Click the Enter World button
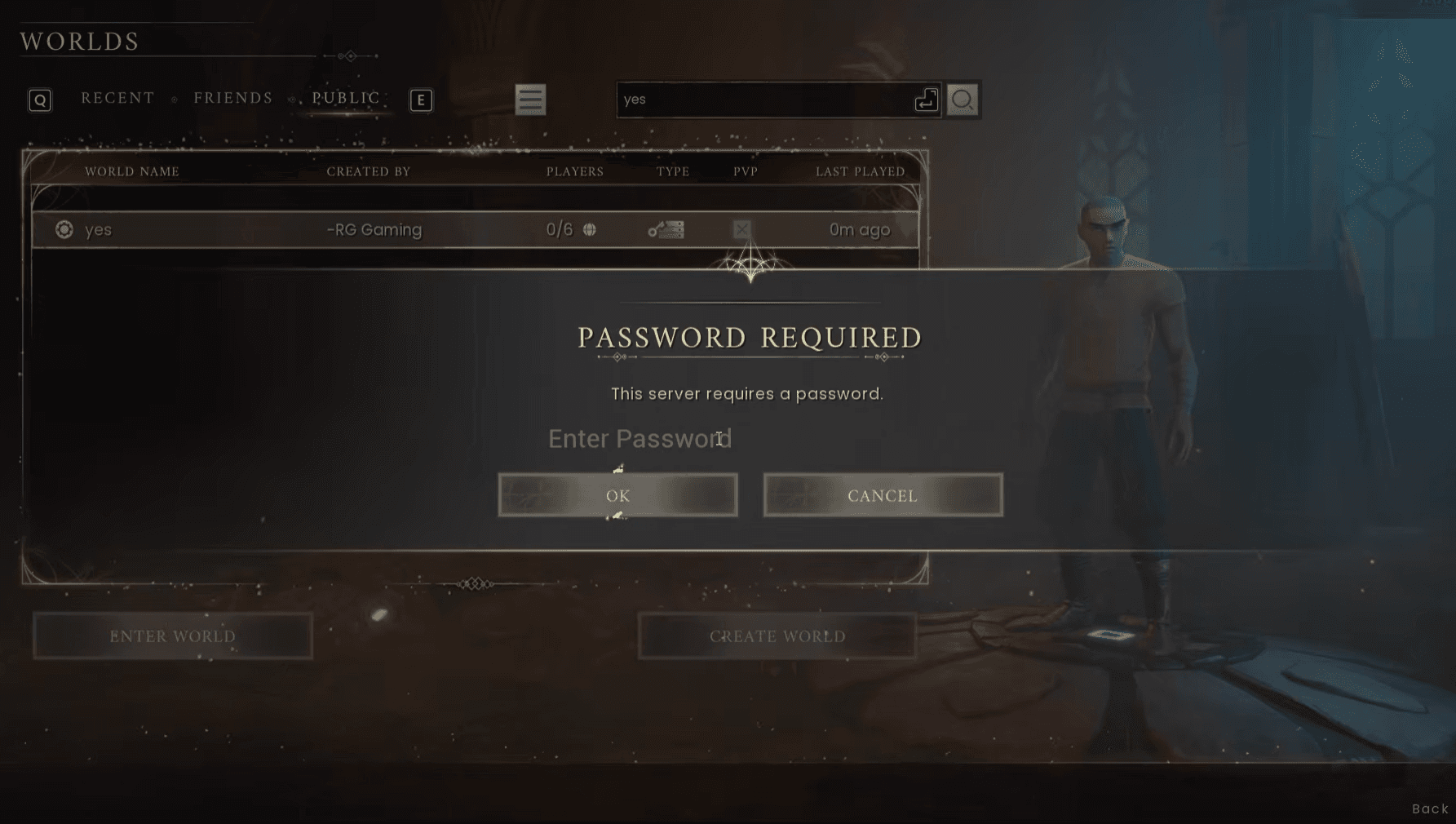This screenshot has width=1456, height=824. point(172,636)
